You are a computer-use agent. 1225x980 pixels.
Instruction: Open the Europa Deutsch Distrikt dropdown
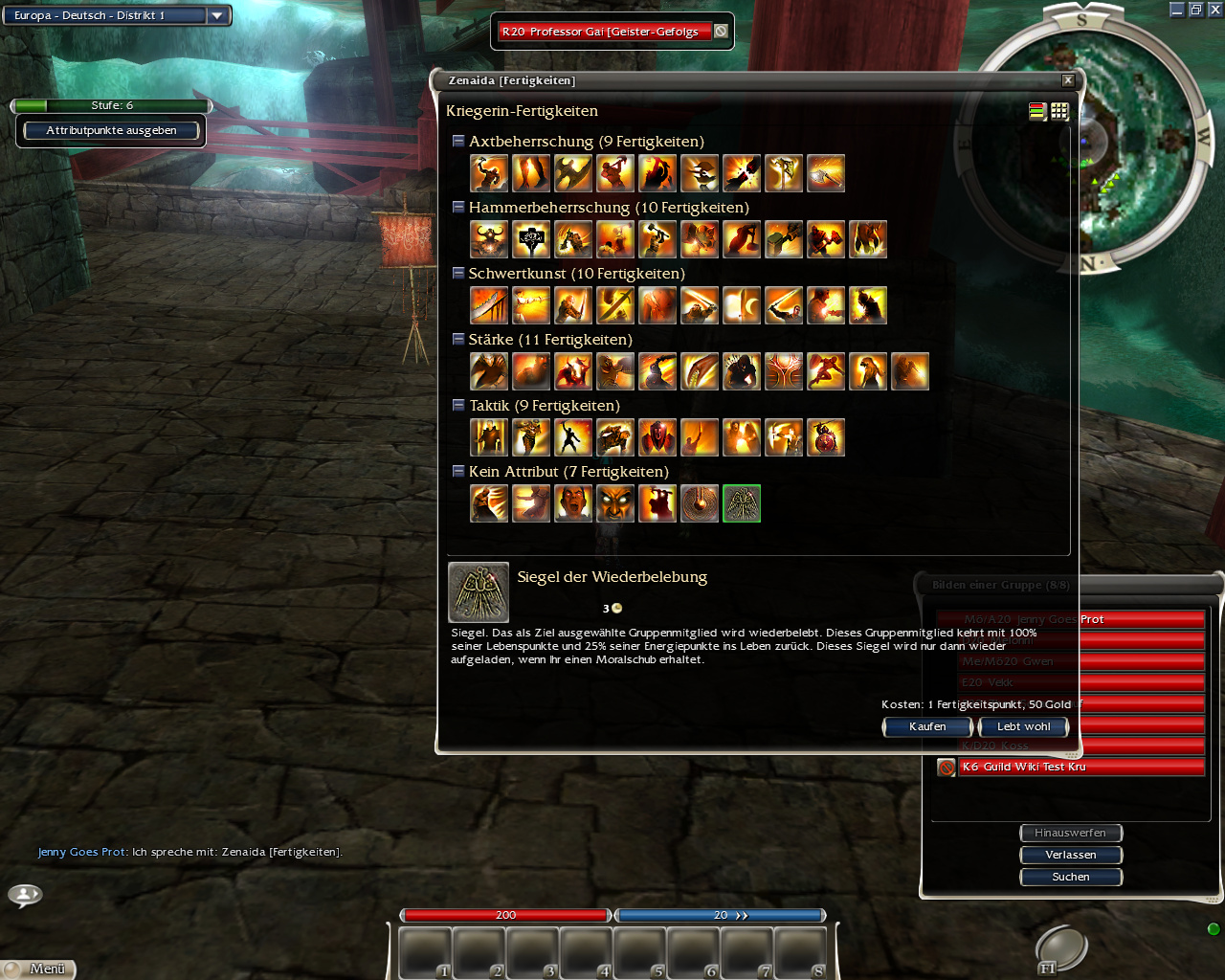pyautogui.click(x=217, y=15)
